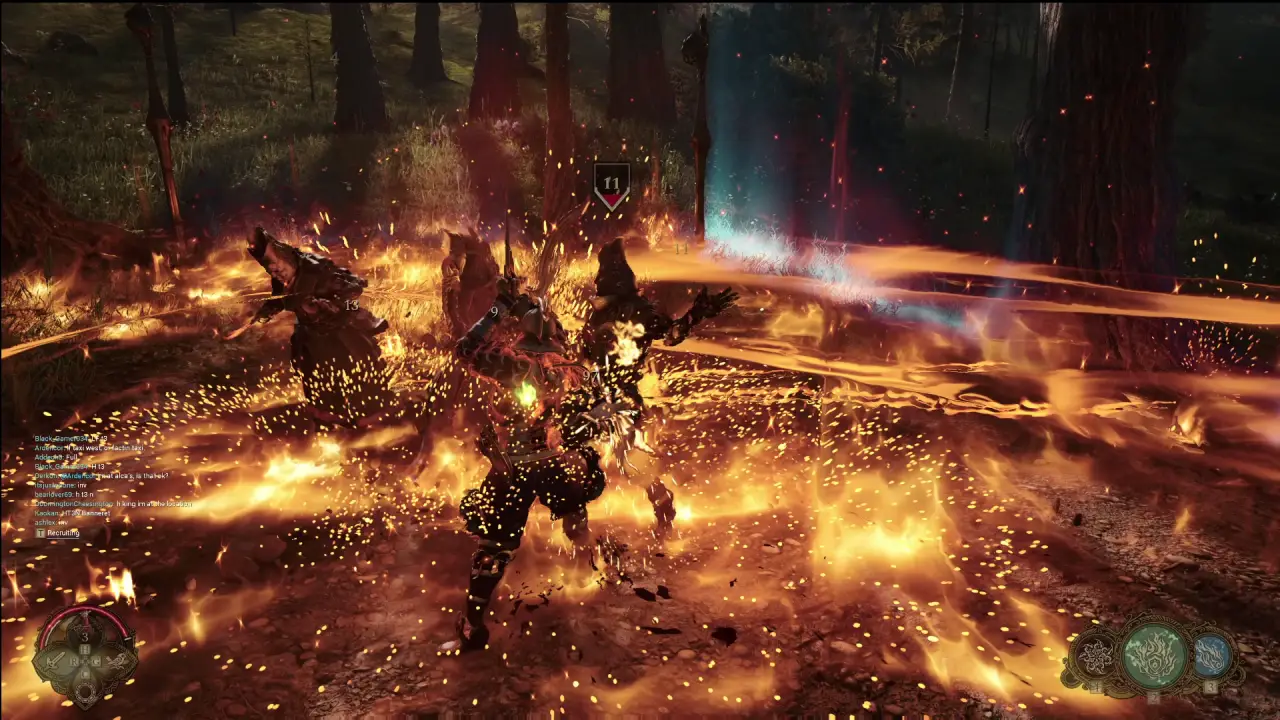Click the level 11 enemy banner icon
Screen dimensions: 1280x720
pos(610,180)
